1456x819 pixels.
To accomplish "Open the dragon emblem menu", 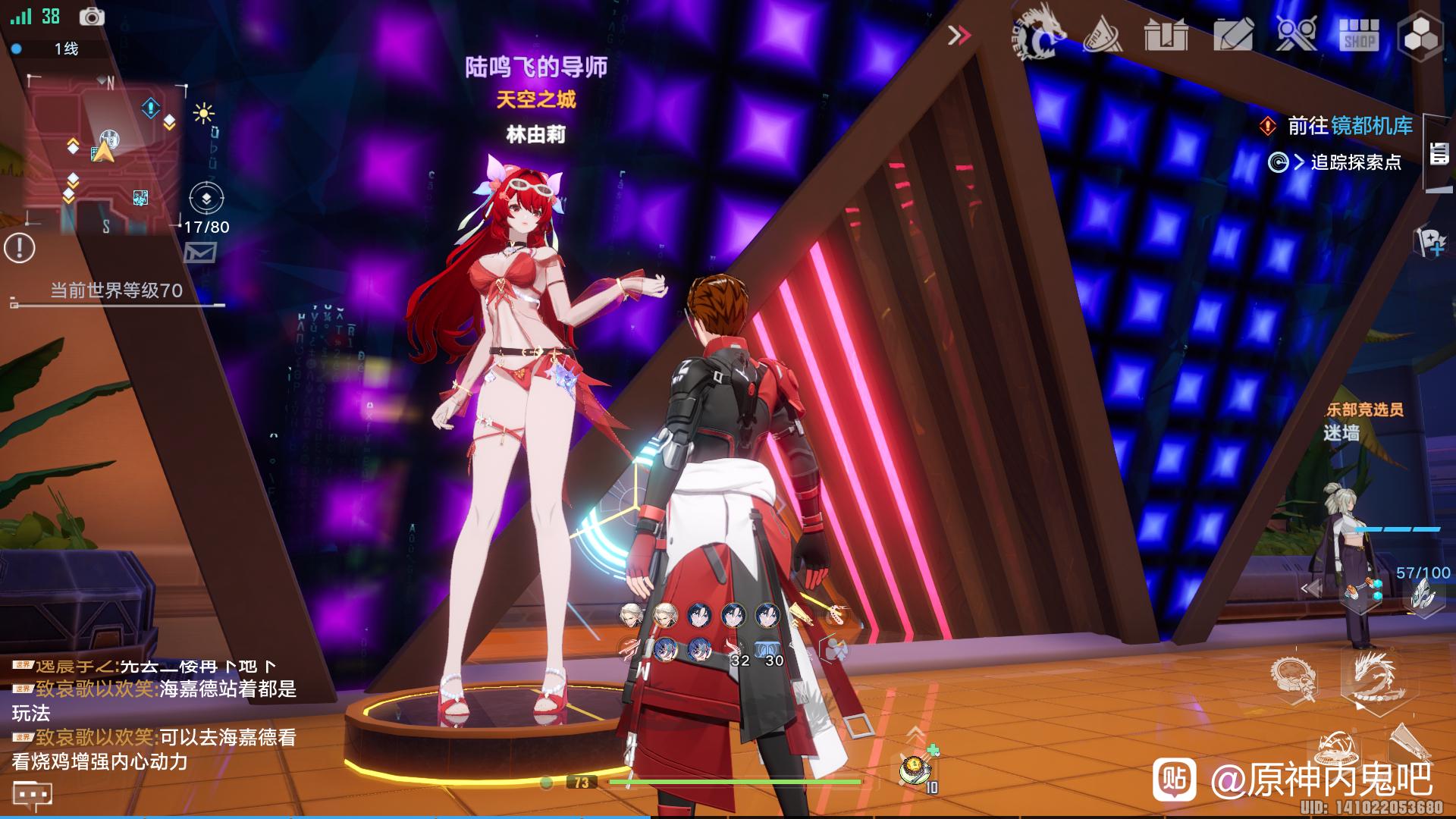I will (x=1039, y=35).
